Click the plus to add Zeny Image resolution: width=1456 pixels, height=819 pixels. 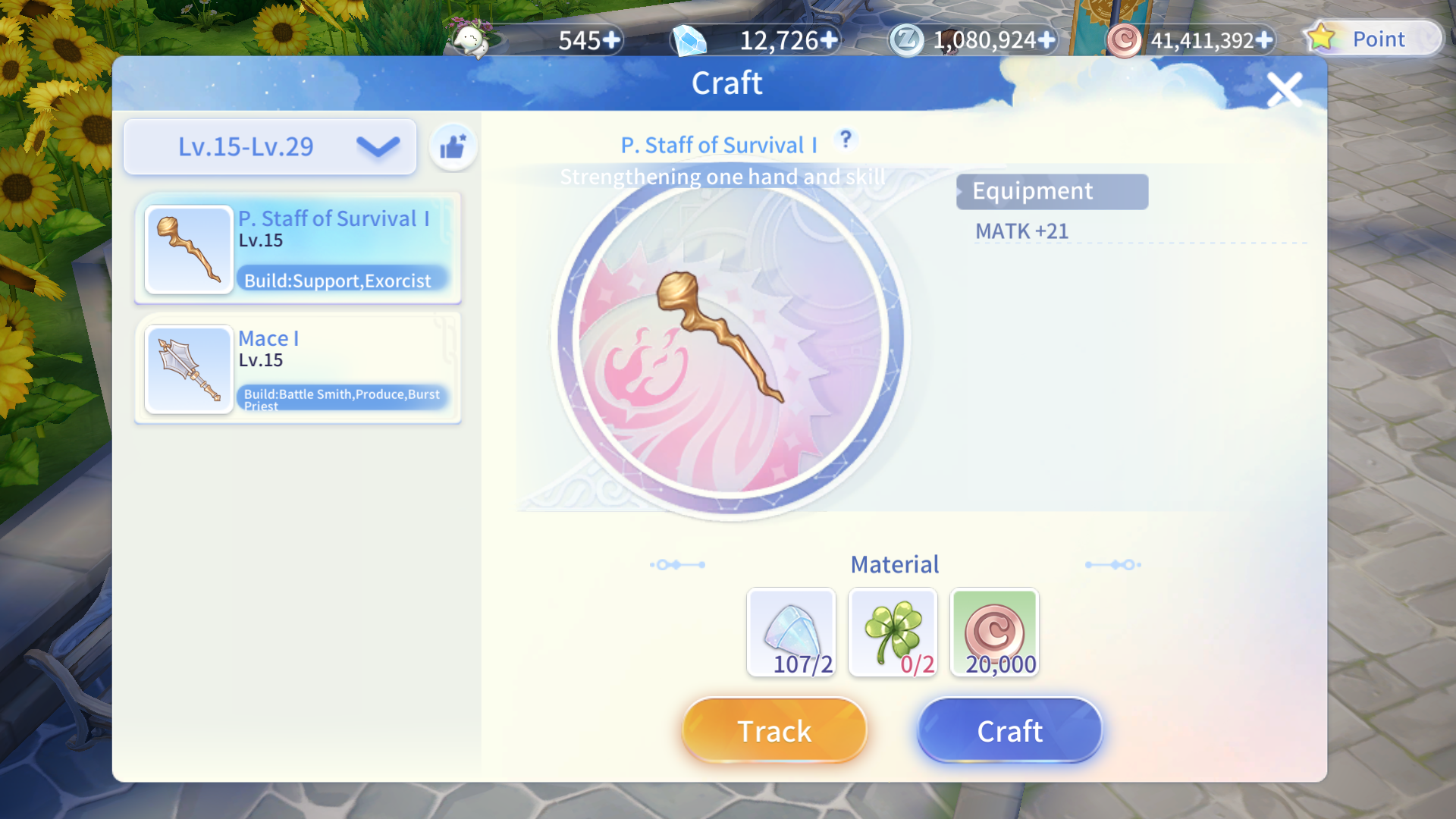(x=1047, y=40)
